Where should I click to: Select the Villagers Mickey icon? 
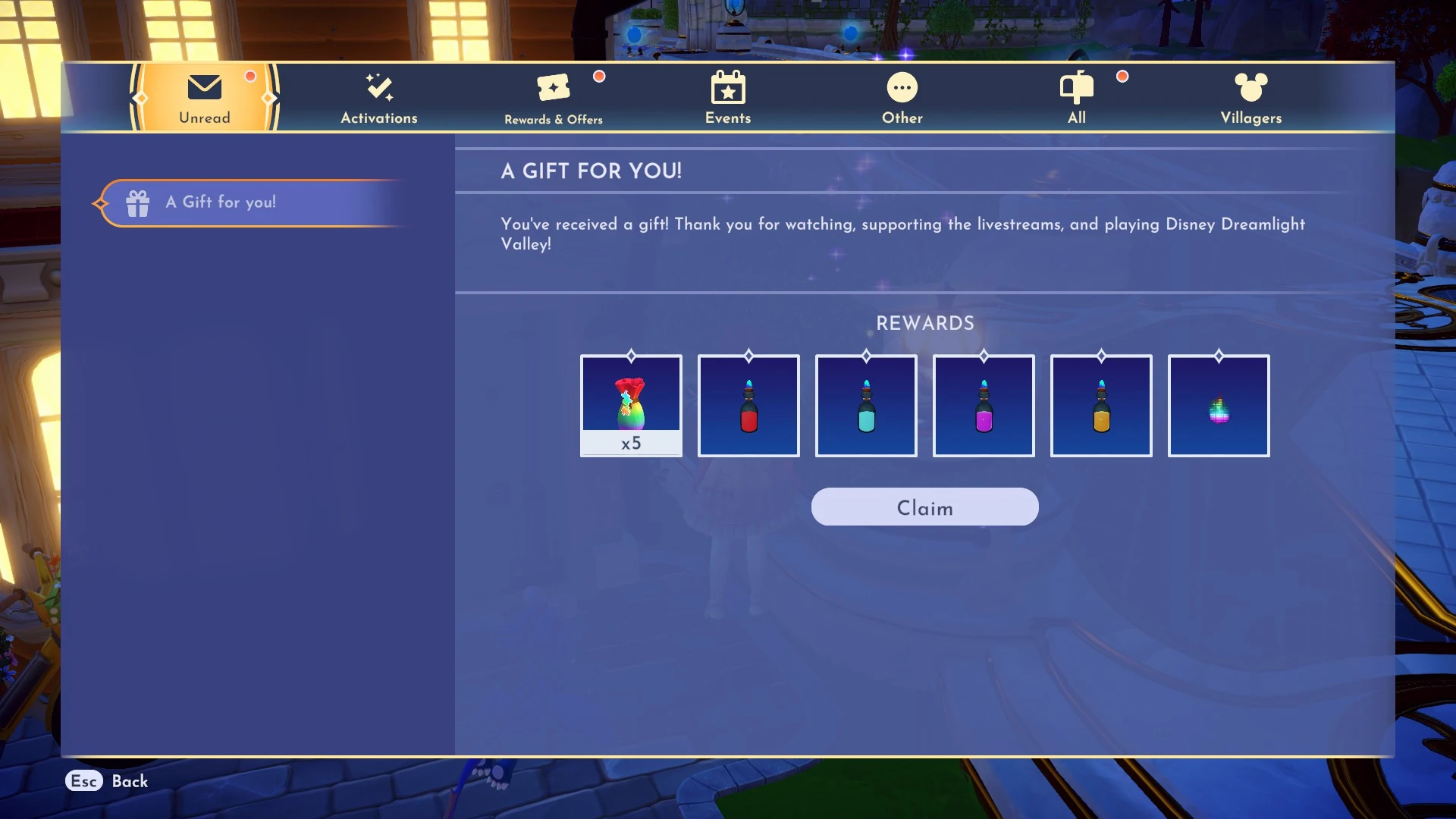pos(1250,86)
